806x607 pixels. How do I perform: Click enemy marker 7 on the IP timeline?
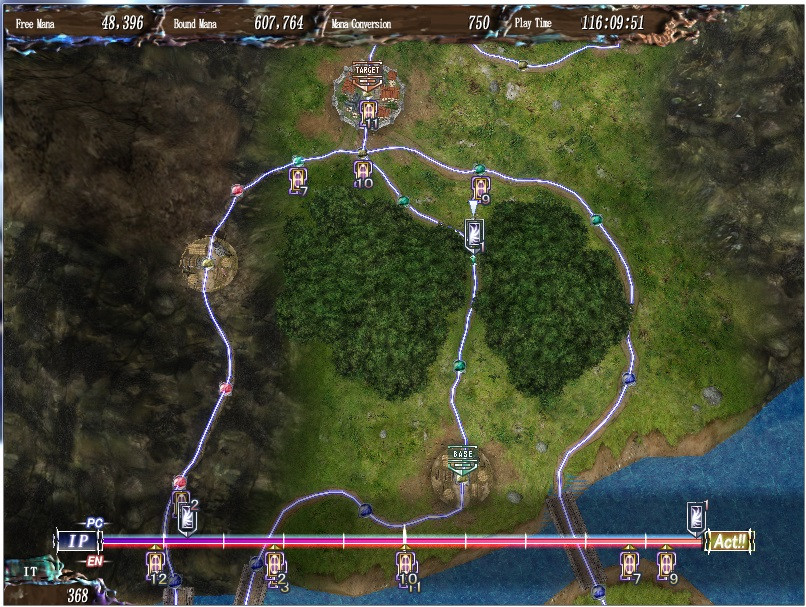(x=628, y=563)
